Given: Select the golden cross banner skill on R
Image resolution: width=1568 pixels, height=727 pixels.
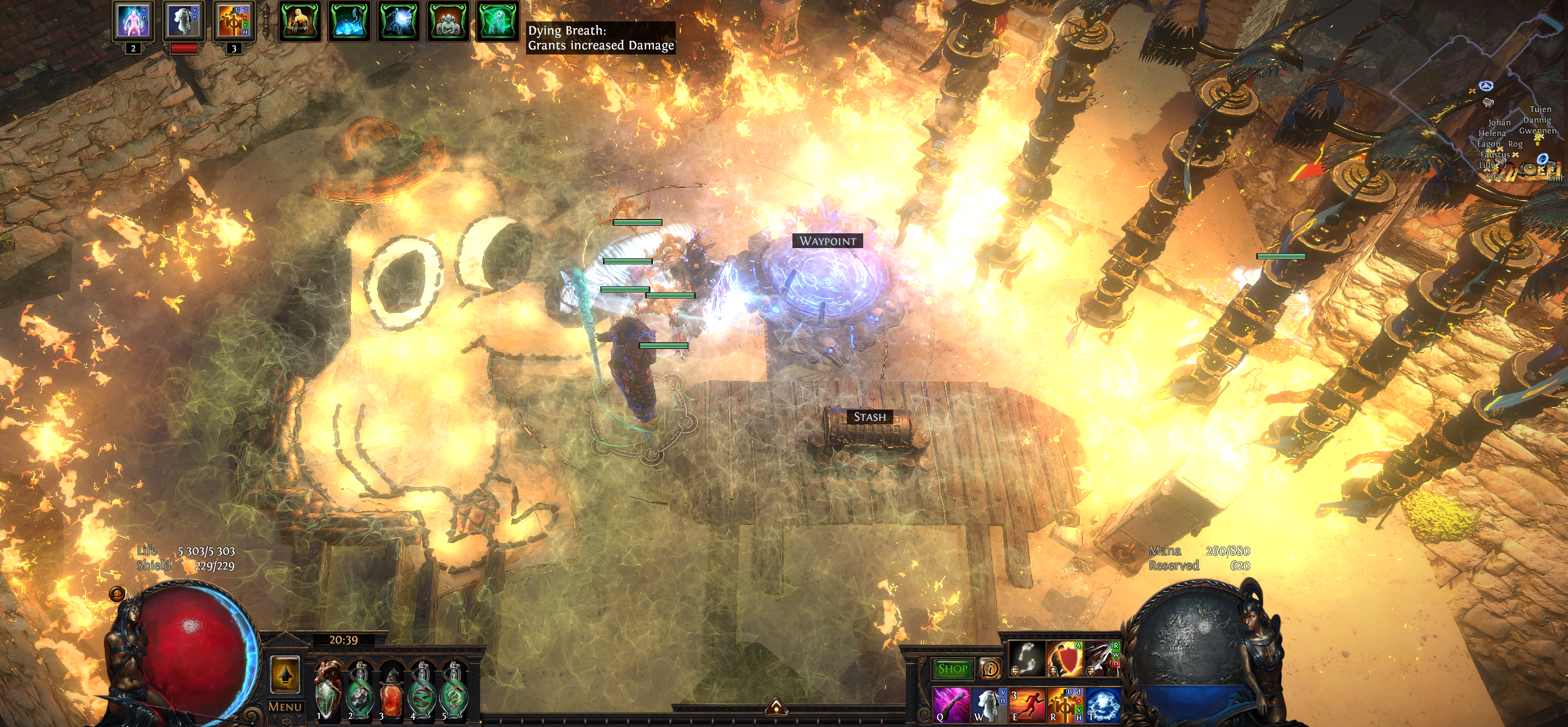Looking at the screenshot, I should coord(1065,705).
